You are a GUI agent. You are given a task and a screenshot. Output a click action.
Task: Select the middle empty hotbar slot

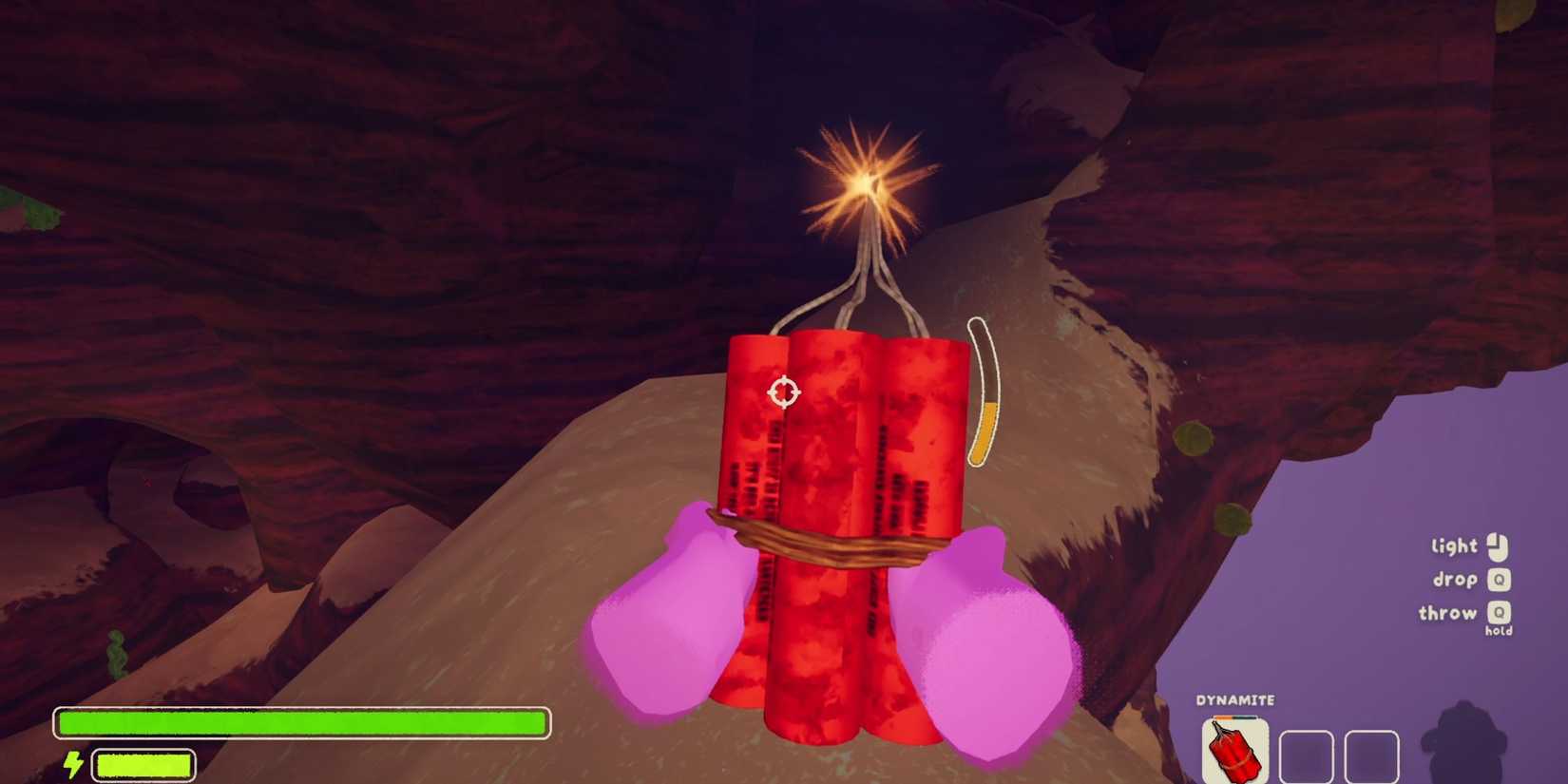tap(1308, 754)
